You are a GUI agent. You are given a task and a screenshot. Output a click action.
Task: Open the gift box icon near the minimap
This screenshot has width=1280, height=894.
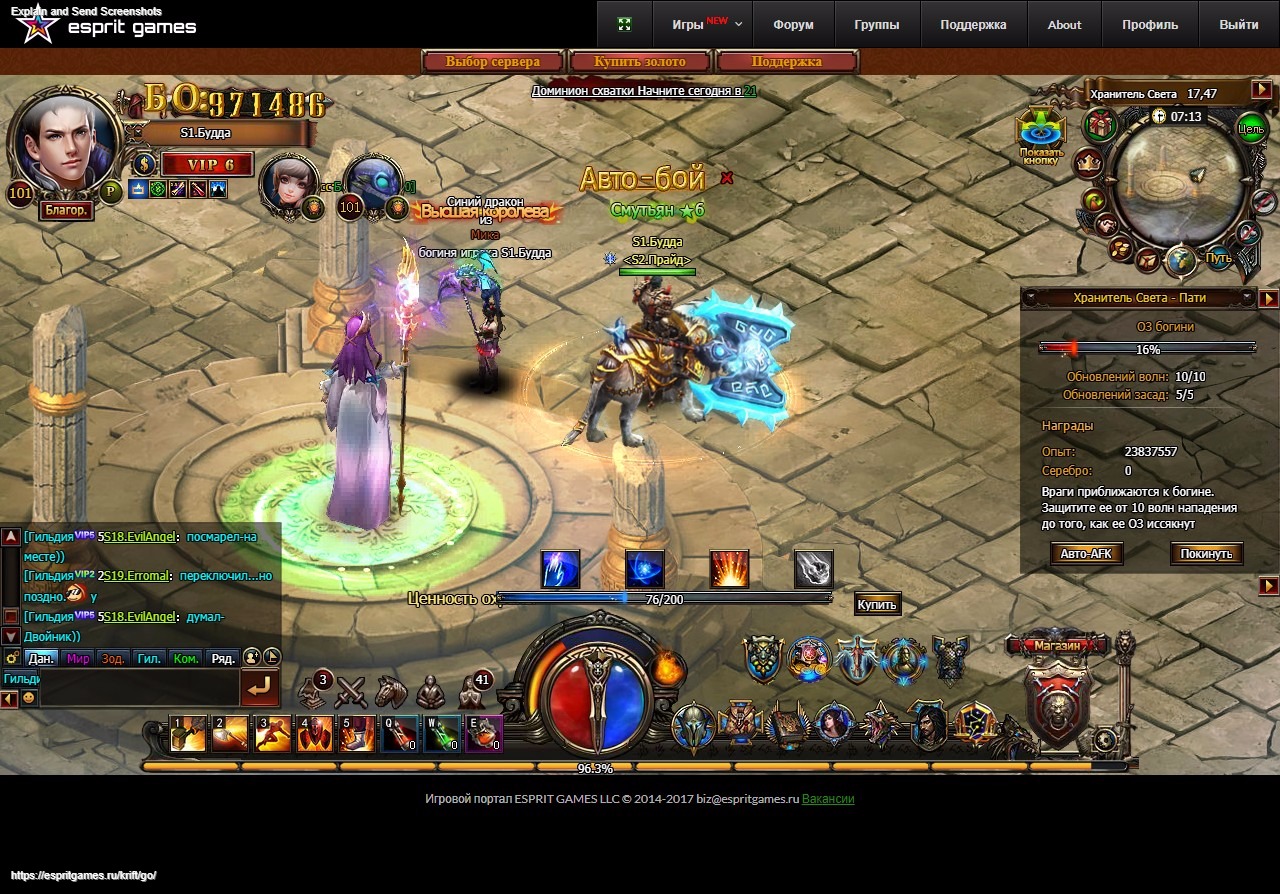(1101, 126)
